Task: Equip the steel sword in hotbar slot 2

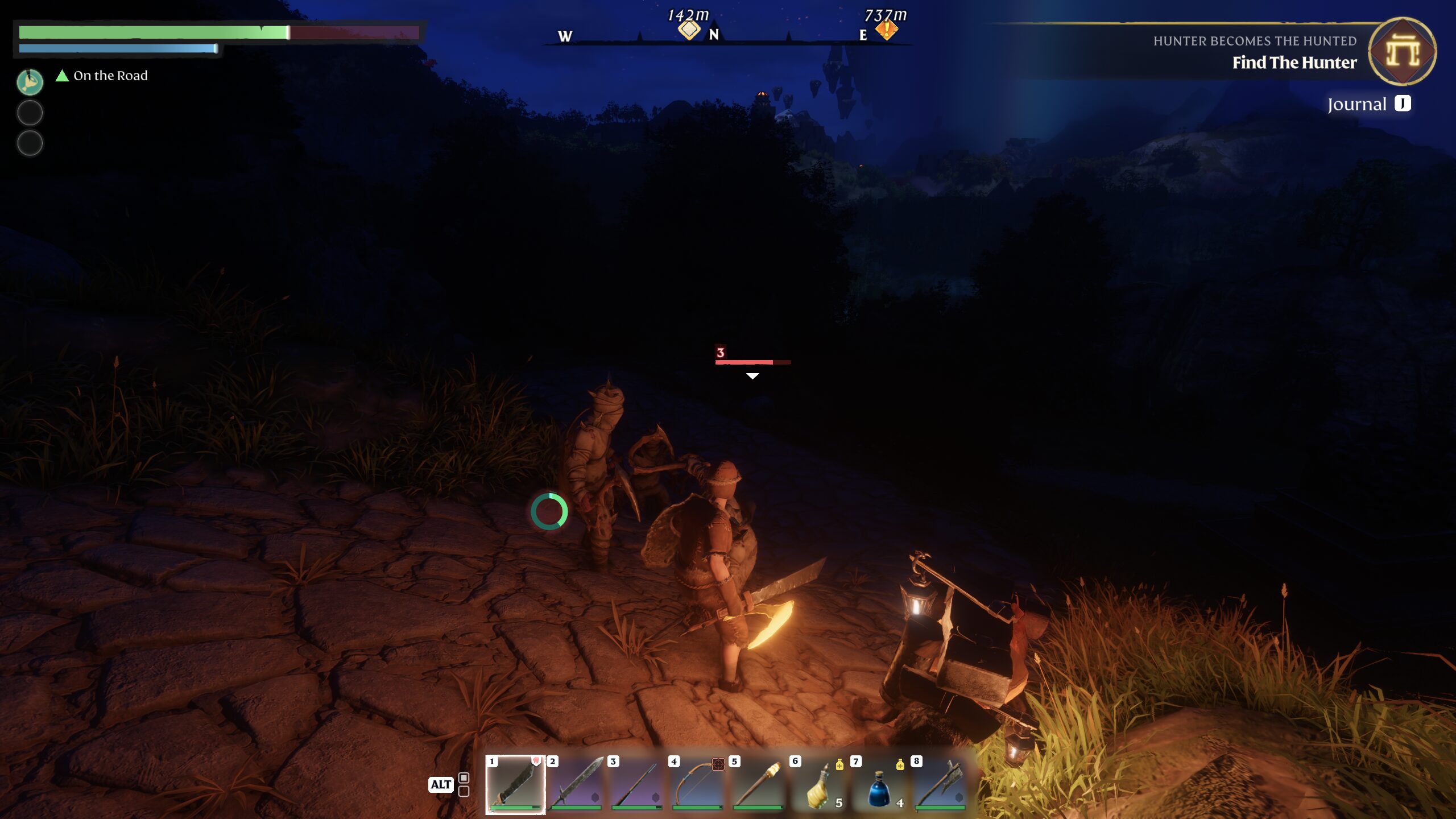Action: click(576, 784)
